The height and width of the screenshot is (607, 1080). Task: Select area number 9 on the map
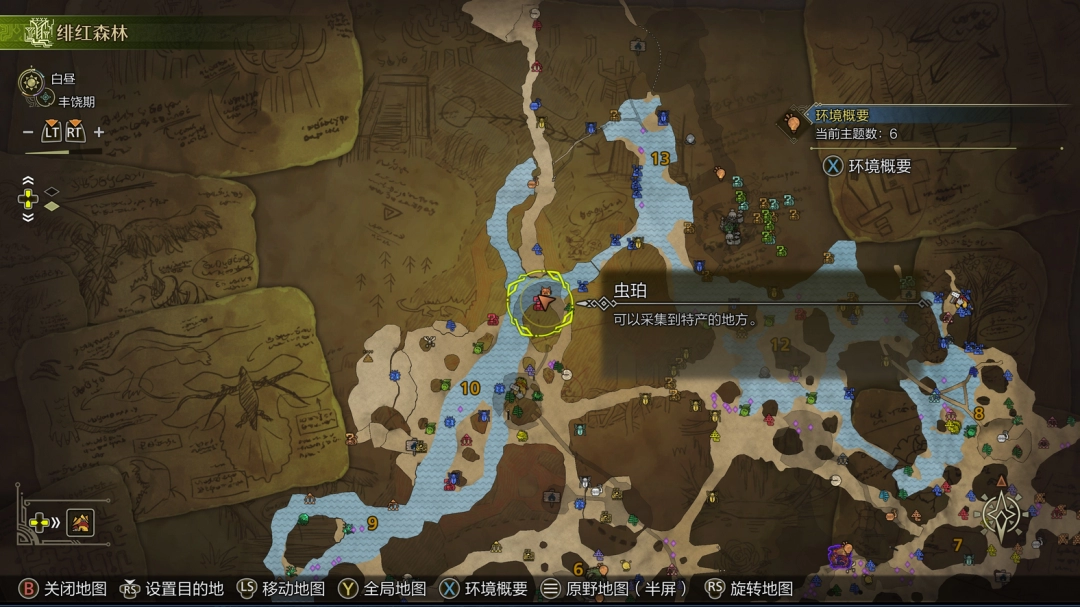click(x=372, y=522)
